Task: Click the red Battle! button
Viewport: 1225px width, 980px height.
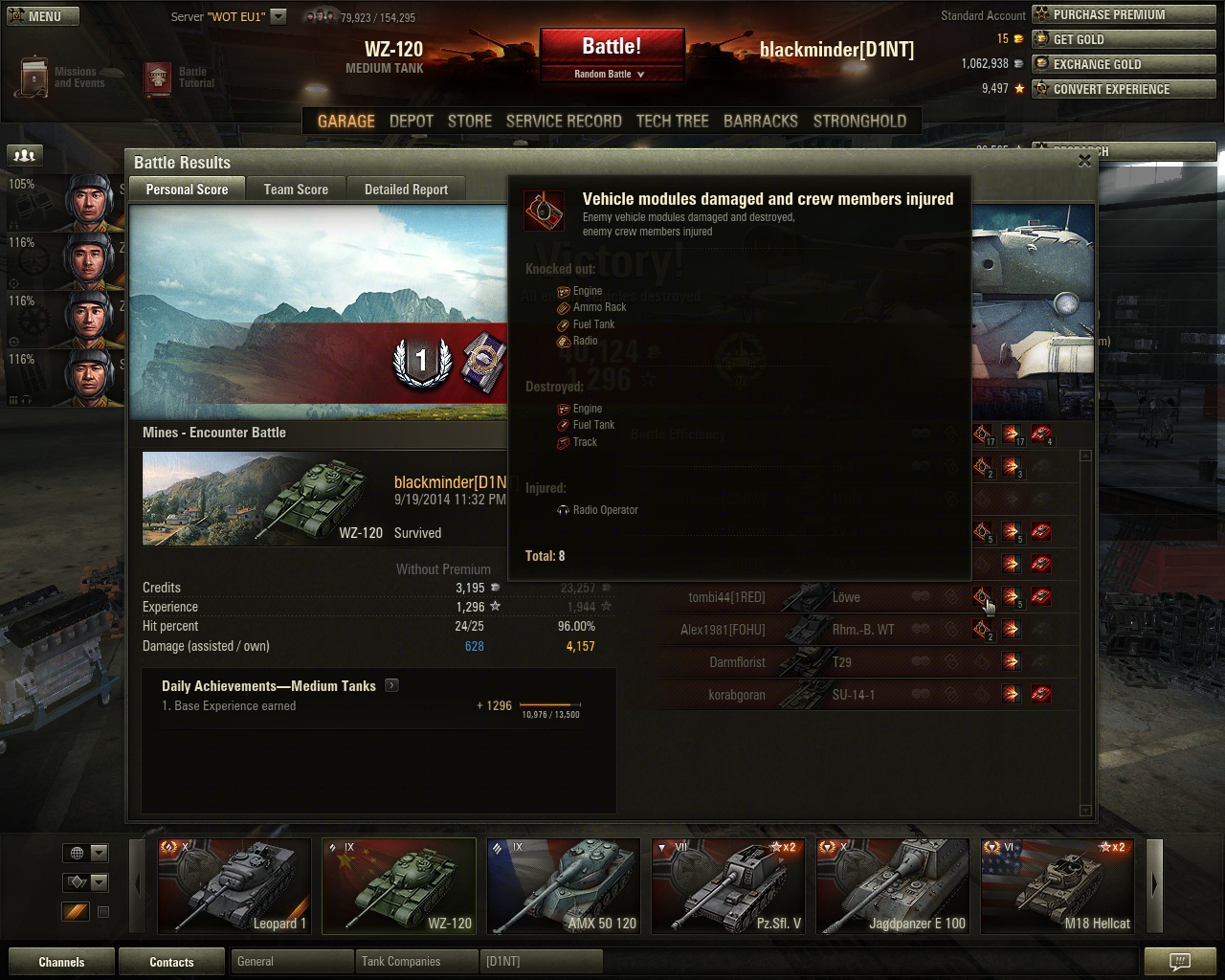Action: pyautogui.click(x=612, y=46)
